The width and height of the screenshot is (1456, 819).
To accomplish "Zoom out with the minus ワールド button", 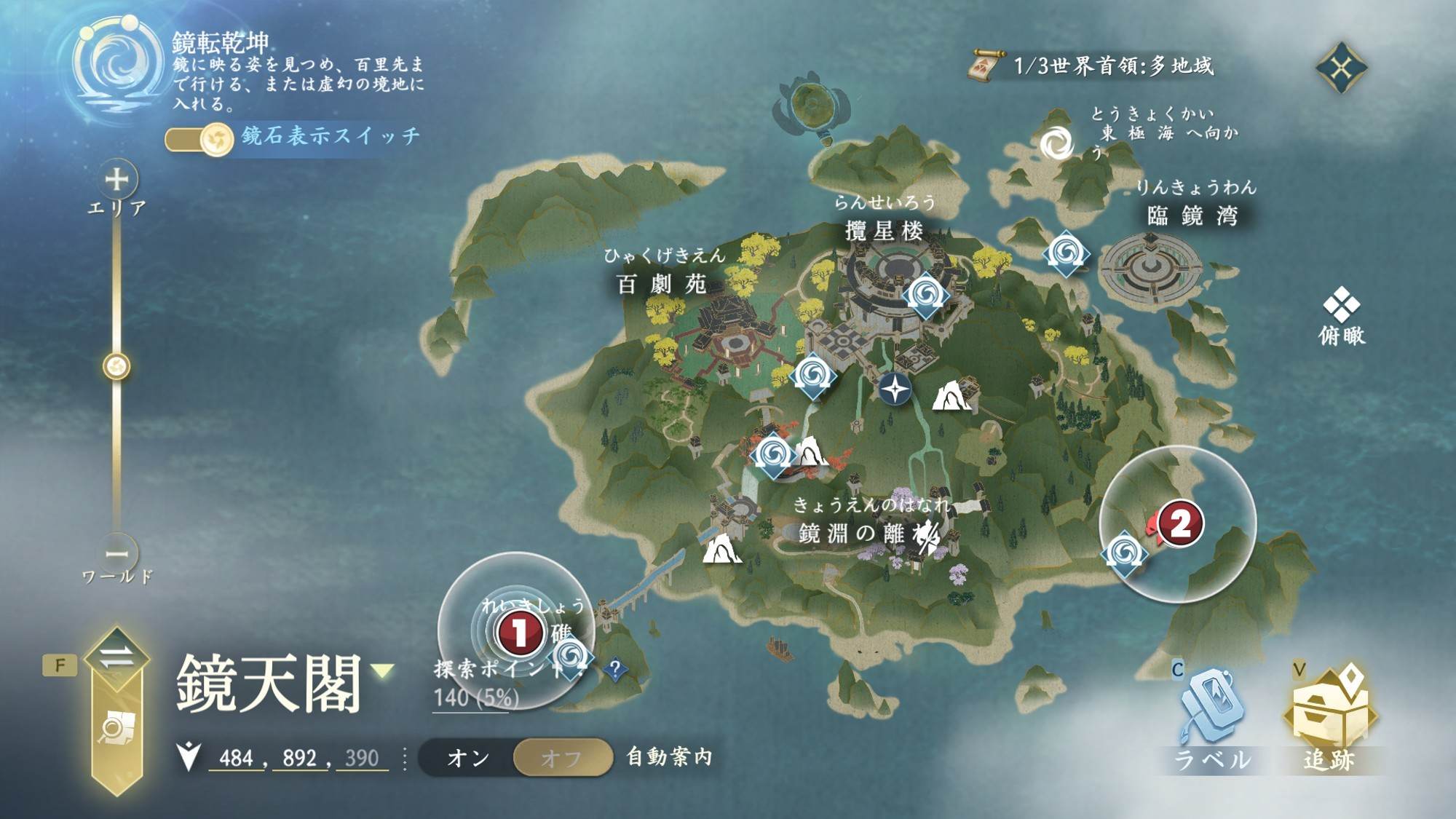I will coord(116,554).
